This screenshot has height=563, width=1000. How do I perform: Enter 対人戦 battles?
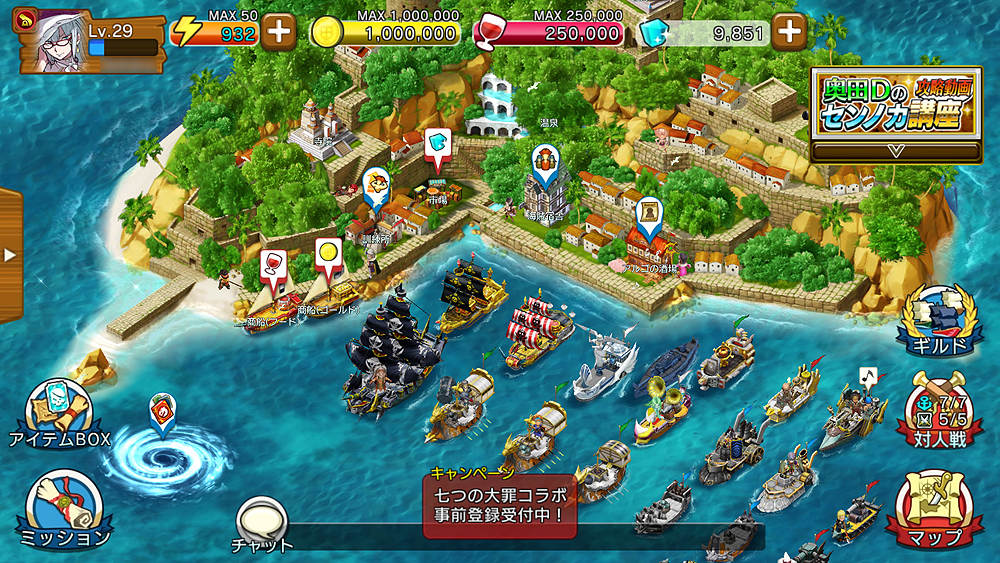936,412
